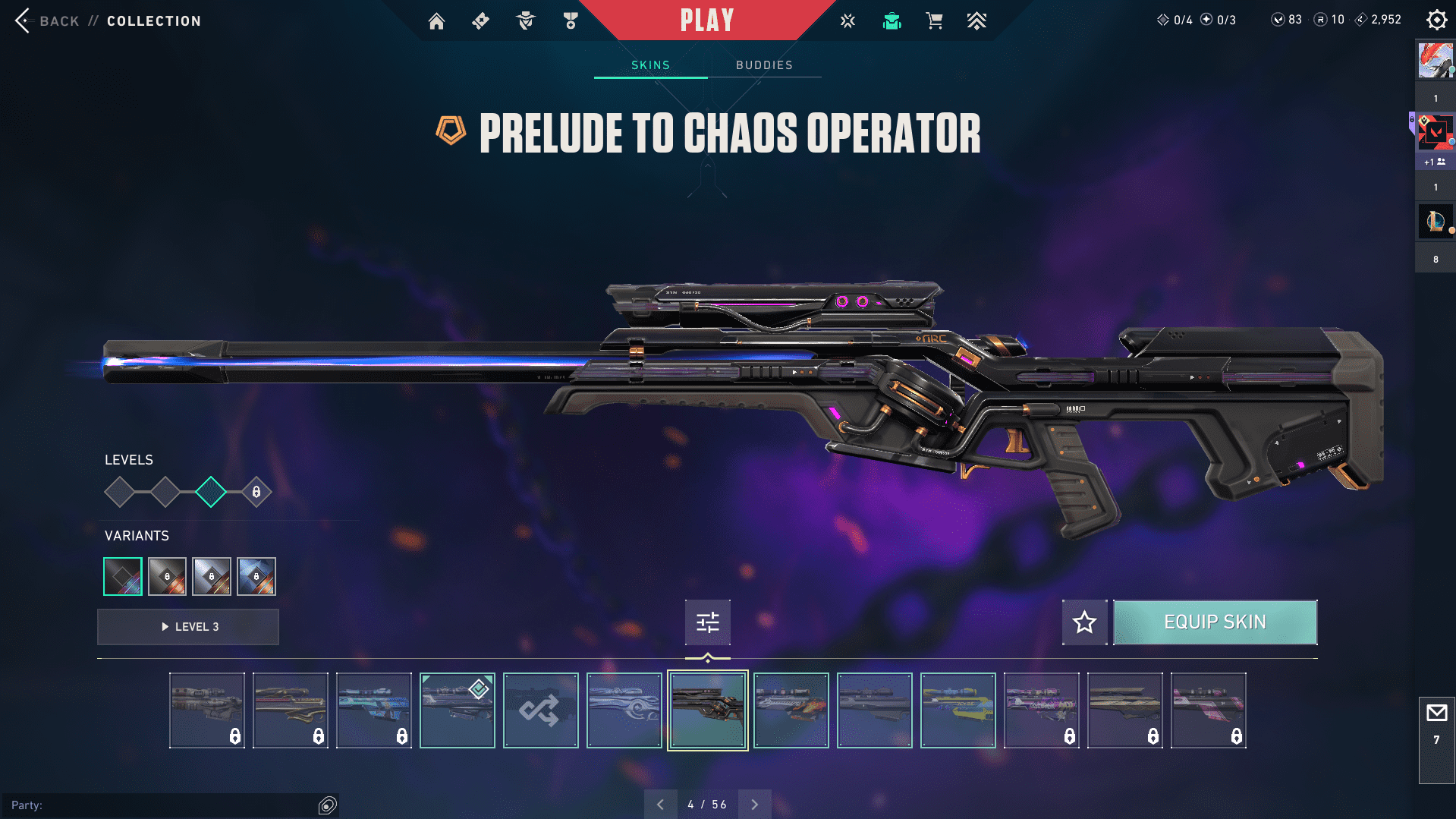The image size is (1456, 819).
Task: Select the locked fourth level diamond
Action: click(256, 492)
